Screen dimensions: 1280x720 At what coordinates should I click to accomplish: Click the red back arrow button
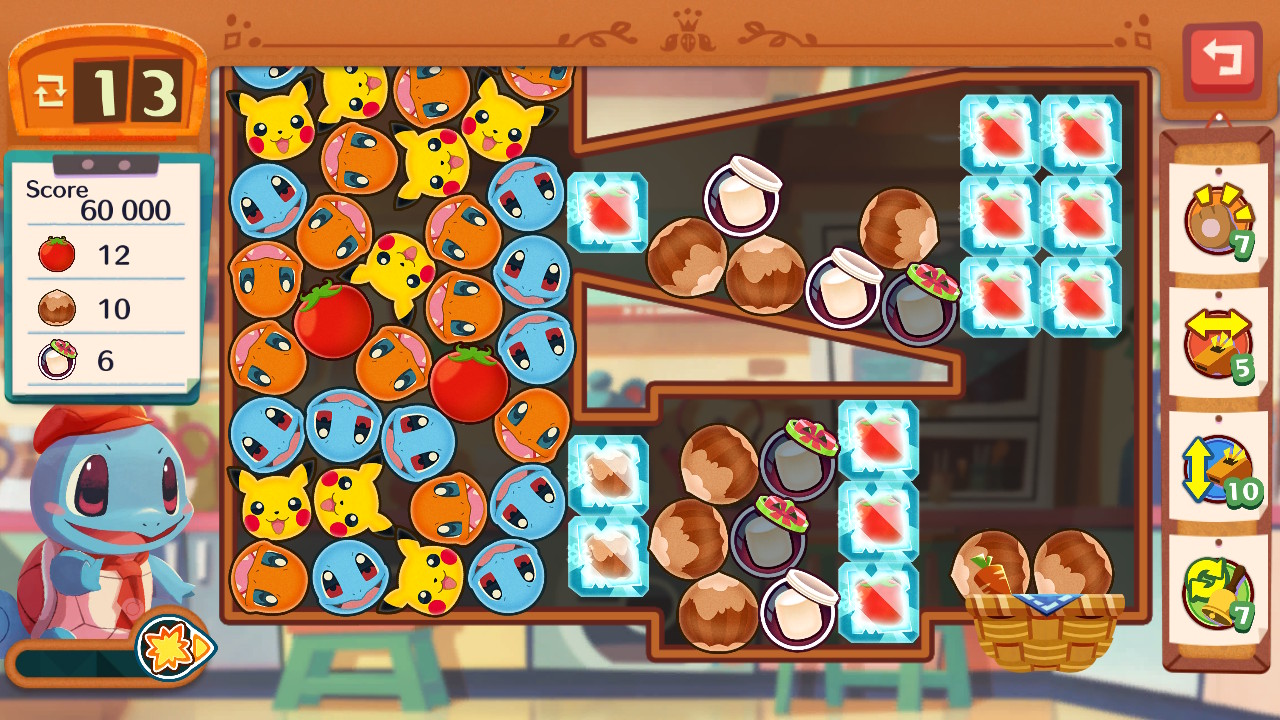click(x=1220, y=59)
